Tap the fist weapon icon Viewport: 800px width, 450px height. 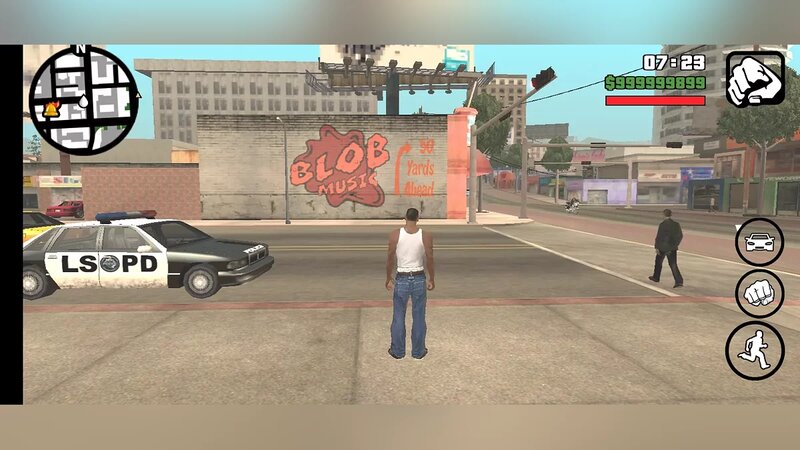[754, 78]
